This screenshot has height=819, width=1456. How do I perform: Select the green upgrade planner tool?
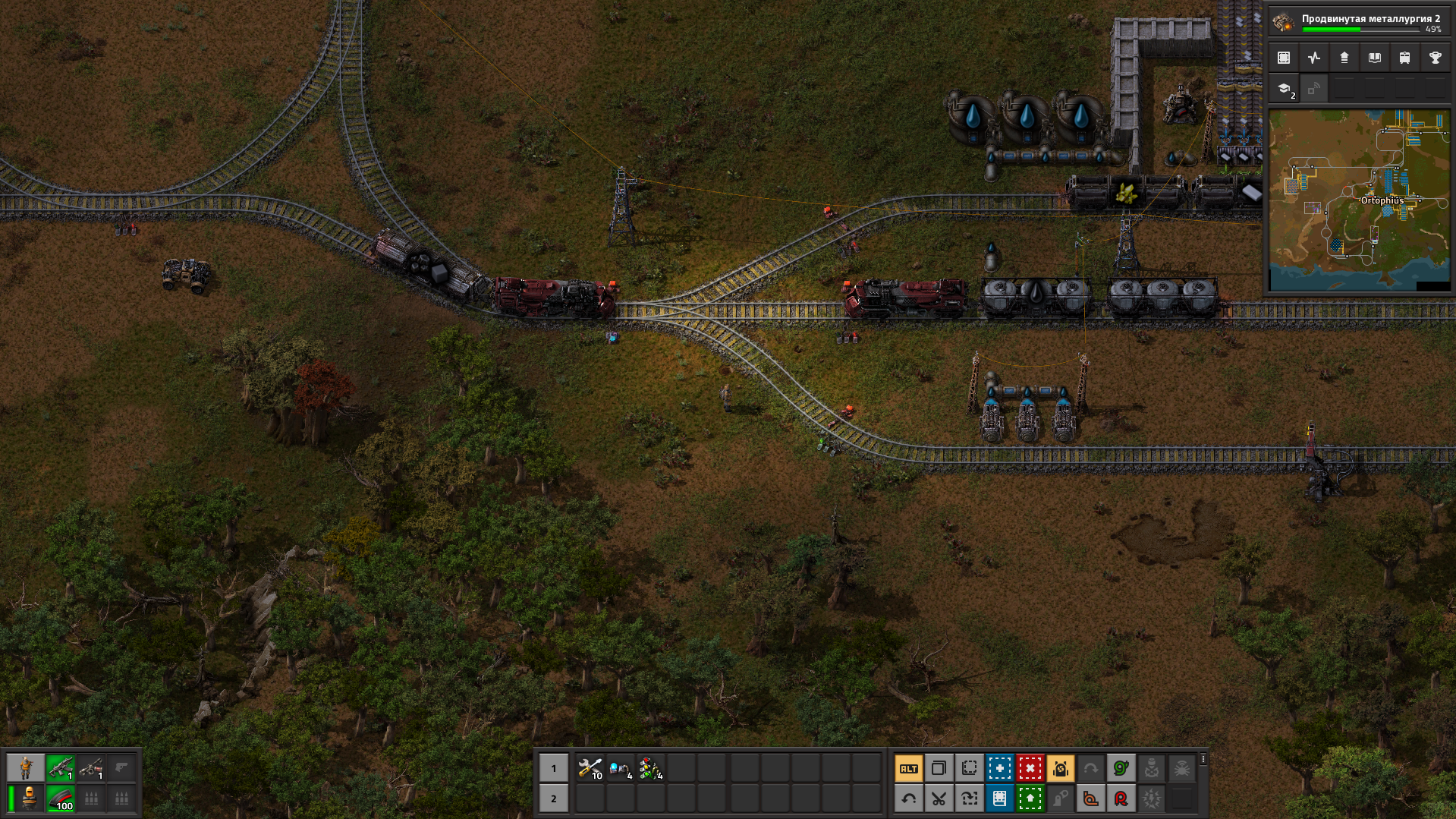pos(1030,799)
